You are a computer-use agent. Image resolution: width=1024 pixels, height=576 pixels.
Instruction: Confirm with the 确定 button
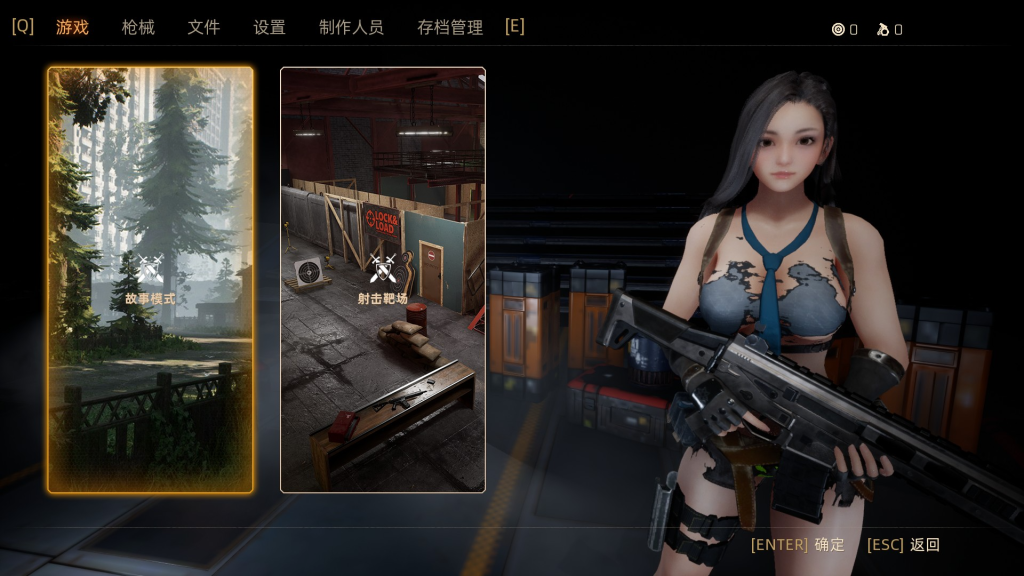[x=829, y=545]
